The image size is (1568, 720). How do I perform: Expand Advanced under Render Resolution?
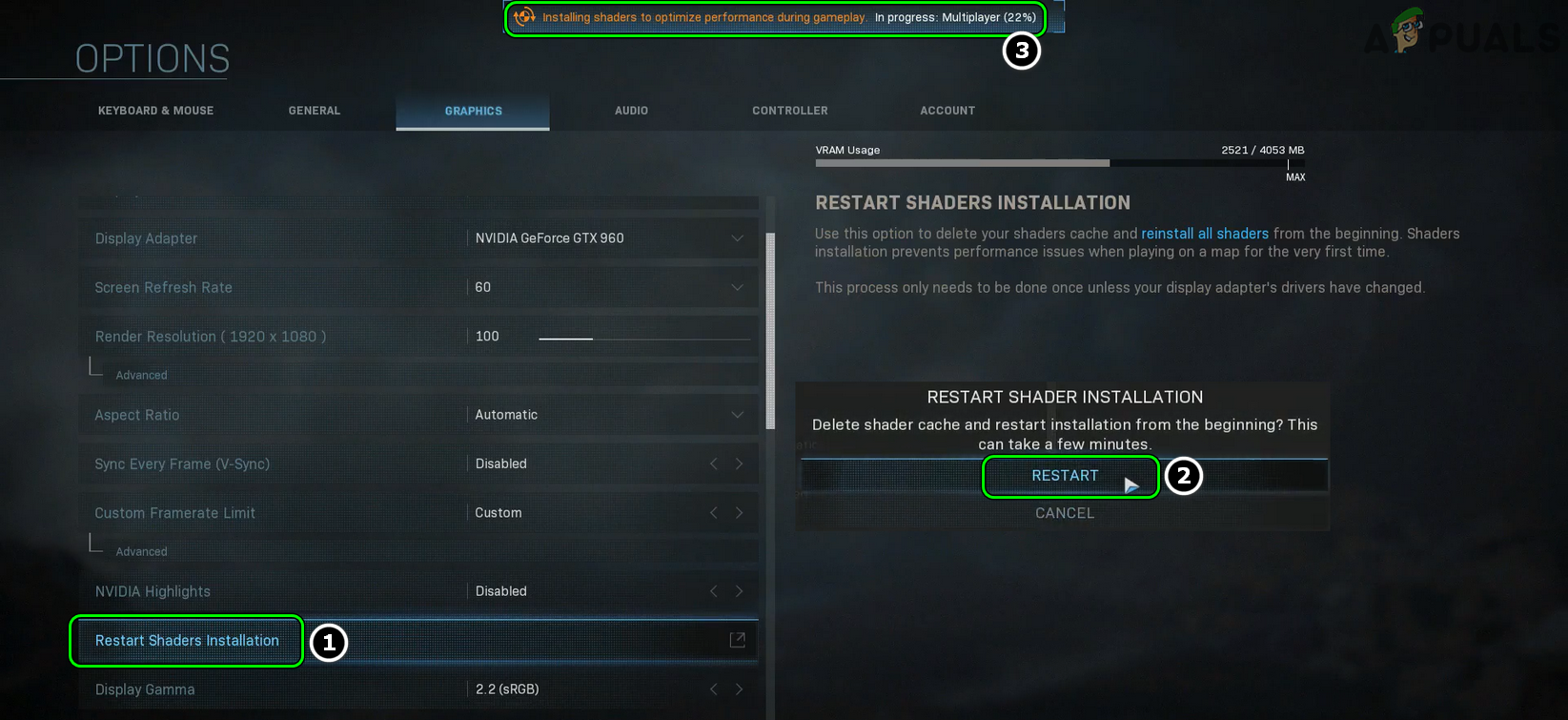[141, 376]
